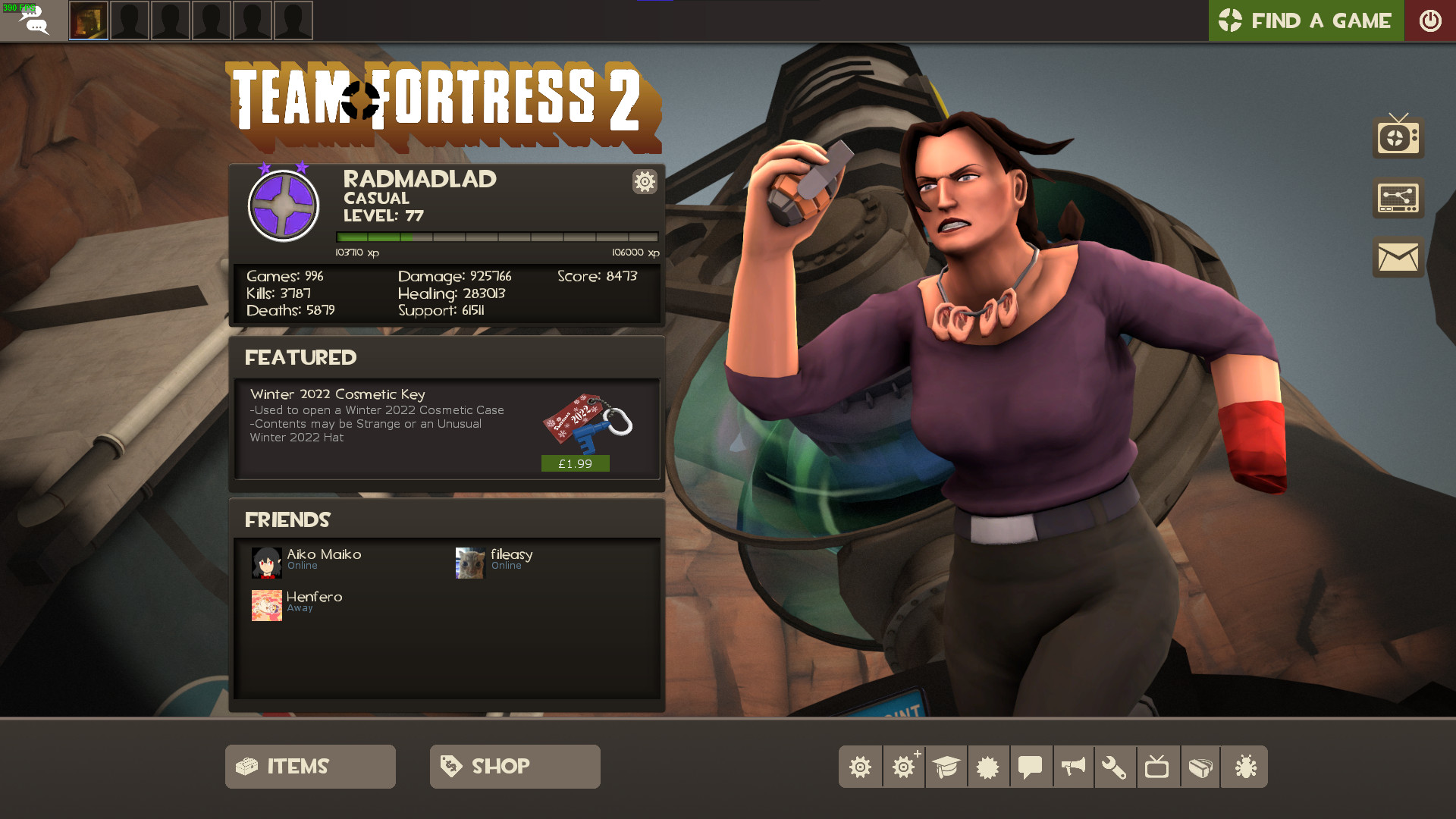Open Advanced Options with the gear-plus icon
Image resolution: width=1456 pixels, height=819 pixels.
coord(903,767)
